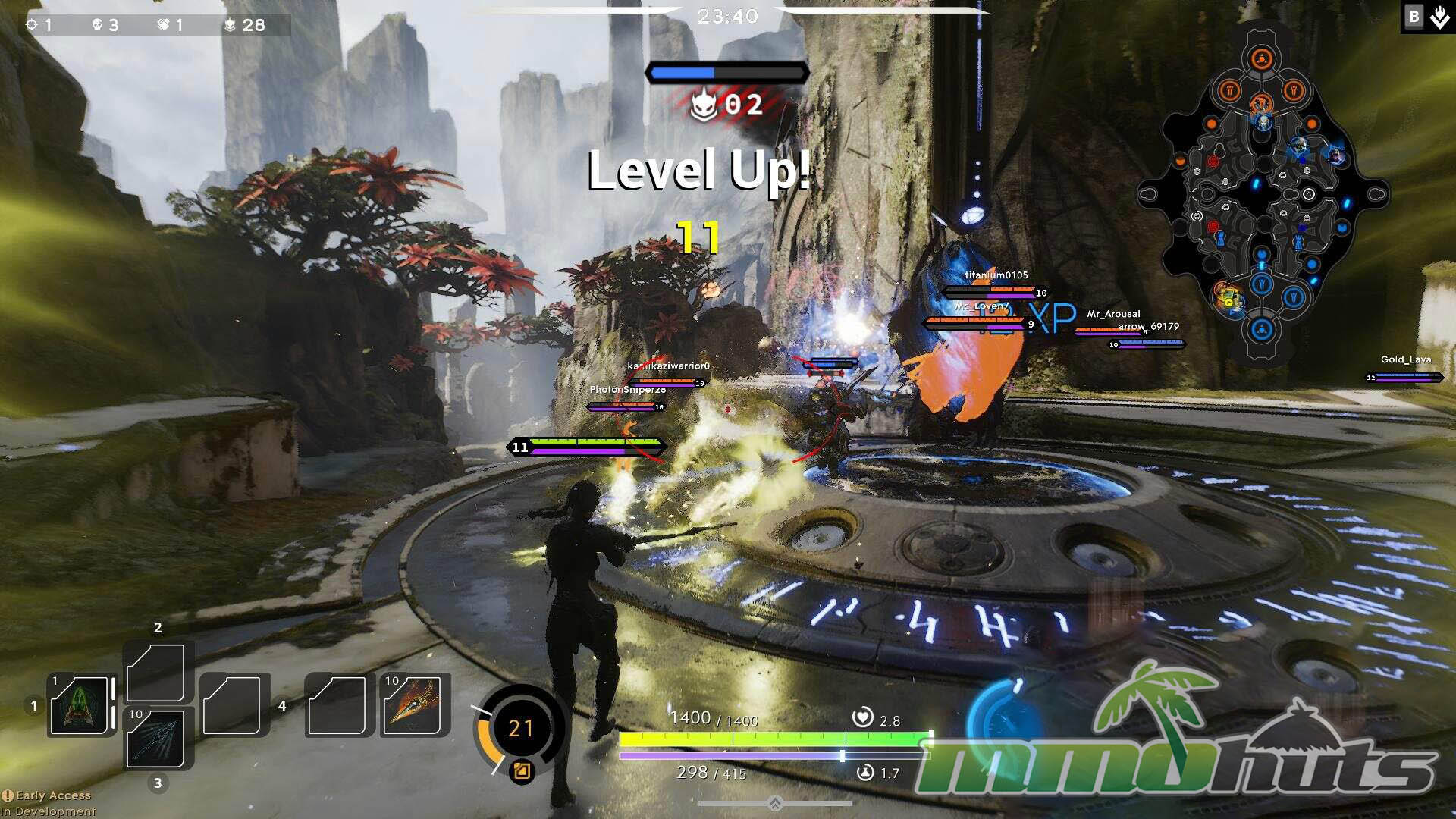The height and width of the screenshot is (819, 1456).
Task: Use the fiery orange spear card
Action: point(412,706)
